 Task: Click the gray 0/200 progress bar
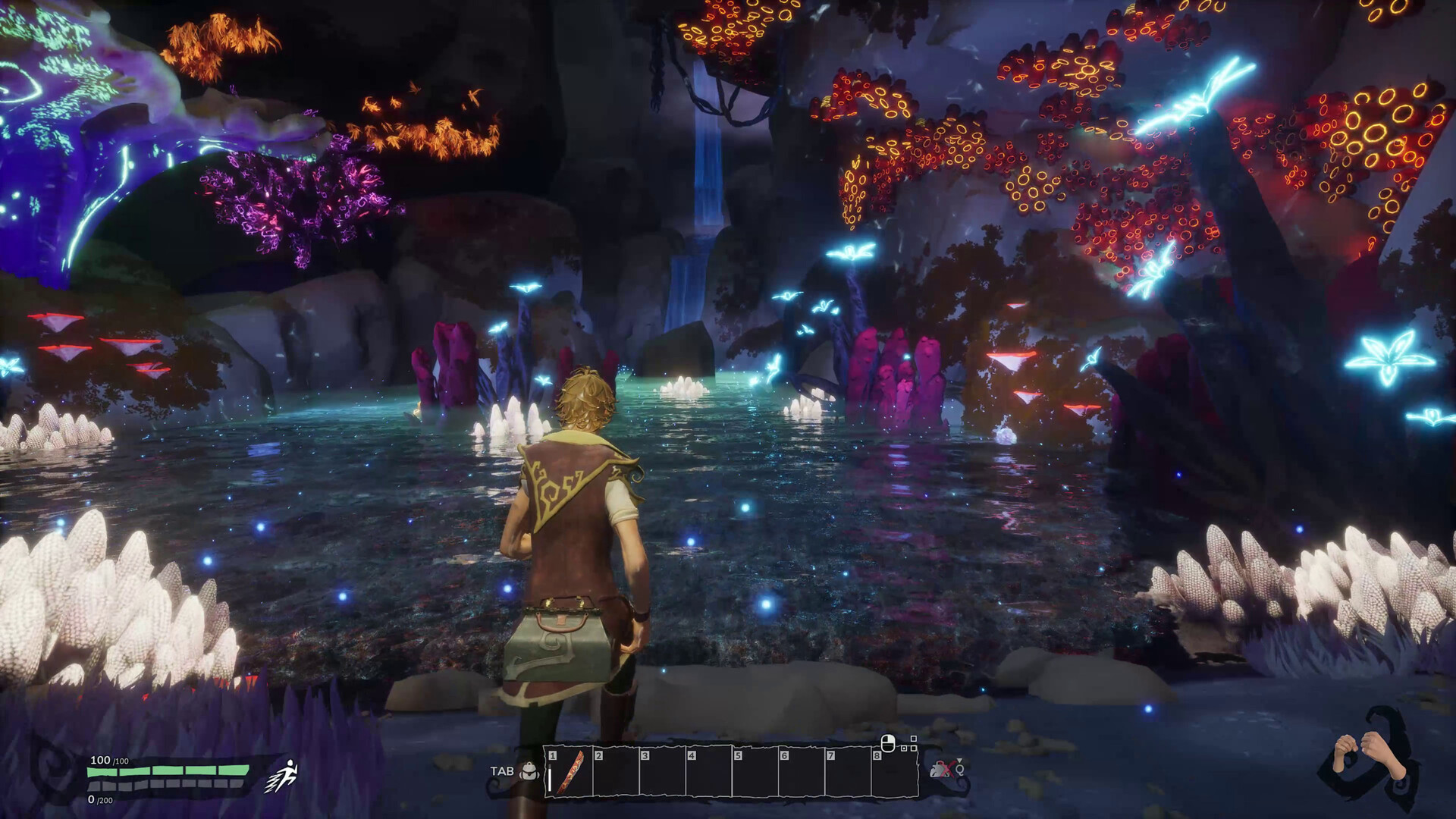[x=166, y=786]
